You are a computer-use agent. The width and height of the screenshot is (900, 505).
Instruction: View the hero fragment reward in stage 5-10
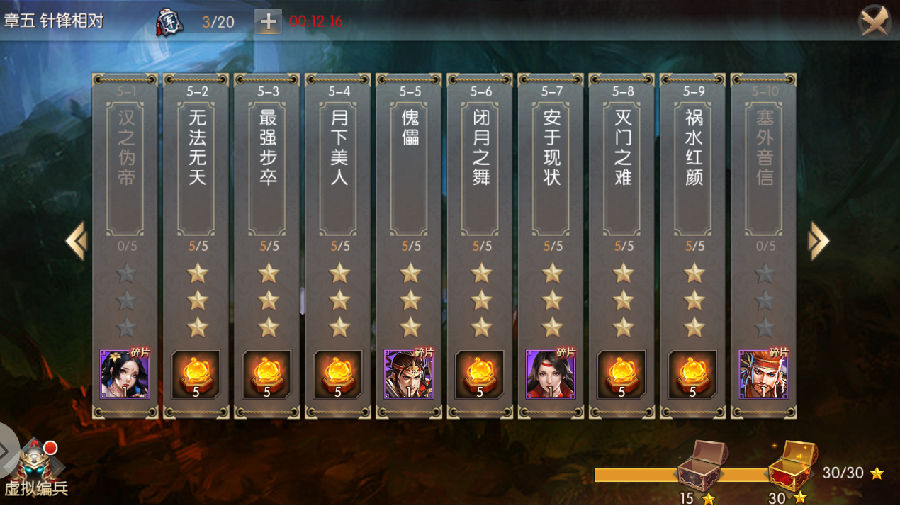764,374
